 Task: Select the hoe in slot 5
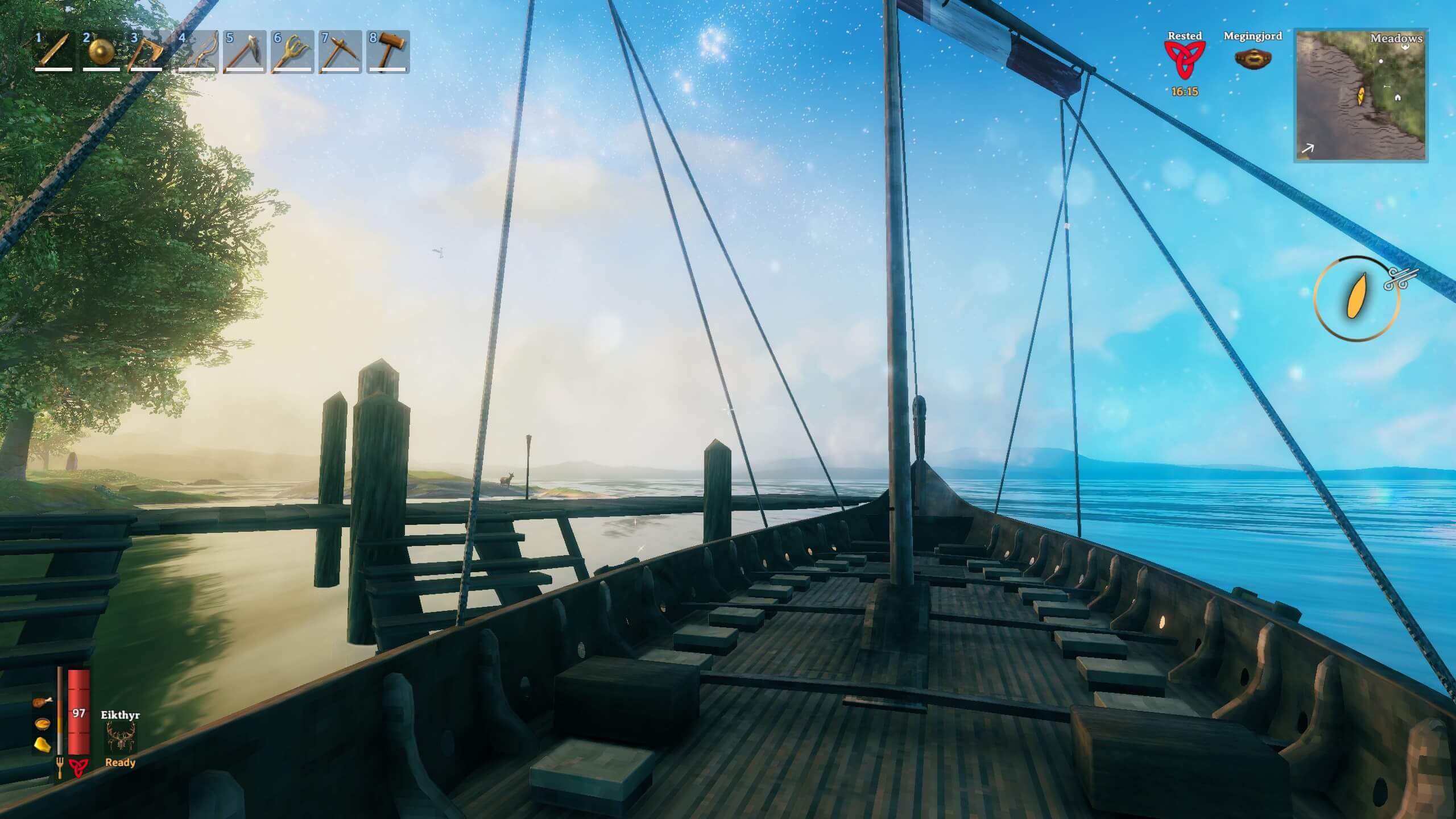coord(245,51)
